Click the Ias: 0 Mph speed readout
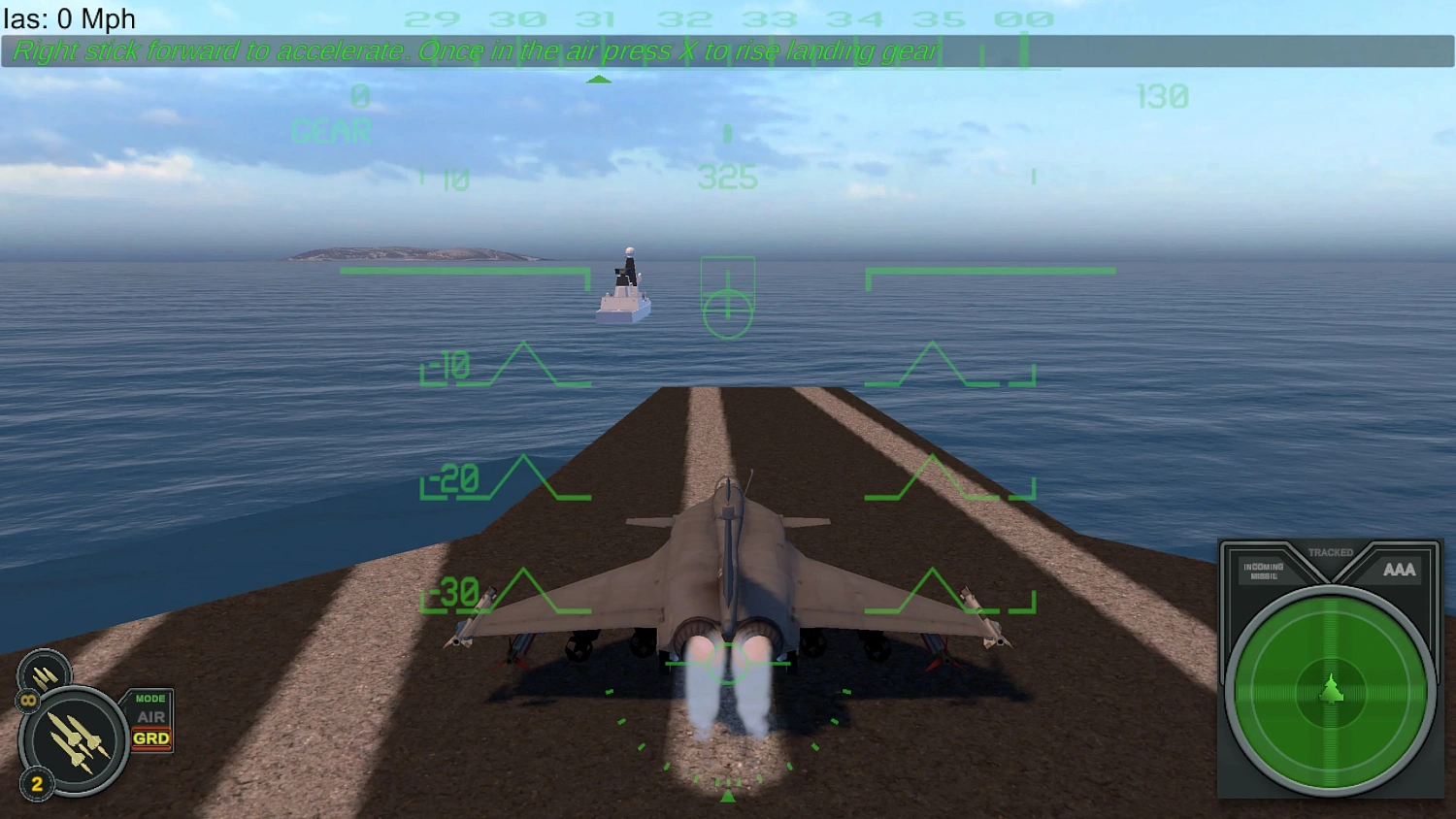The width and height of the screenshot is (1456, 819). coord(68,17)
